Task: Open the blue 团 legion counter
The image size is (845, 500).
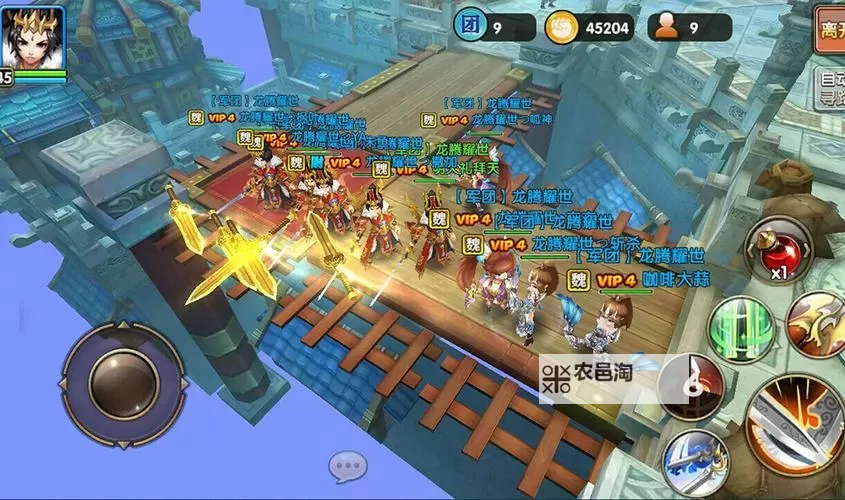Action: click(491, 28)
